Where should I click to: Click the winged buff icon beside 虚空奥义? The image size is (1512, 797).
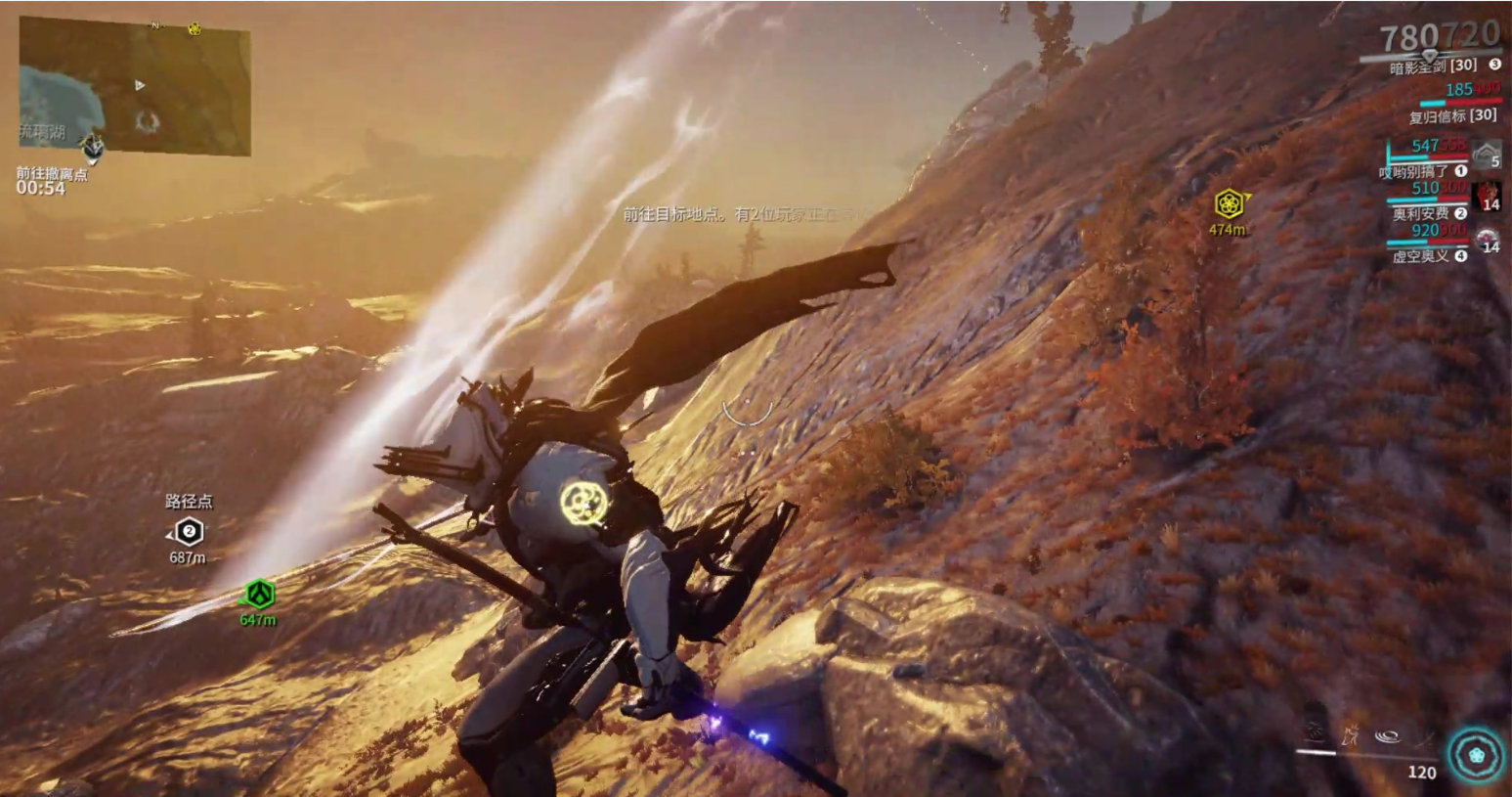pos(1487,238)
